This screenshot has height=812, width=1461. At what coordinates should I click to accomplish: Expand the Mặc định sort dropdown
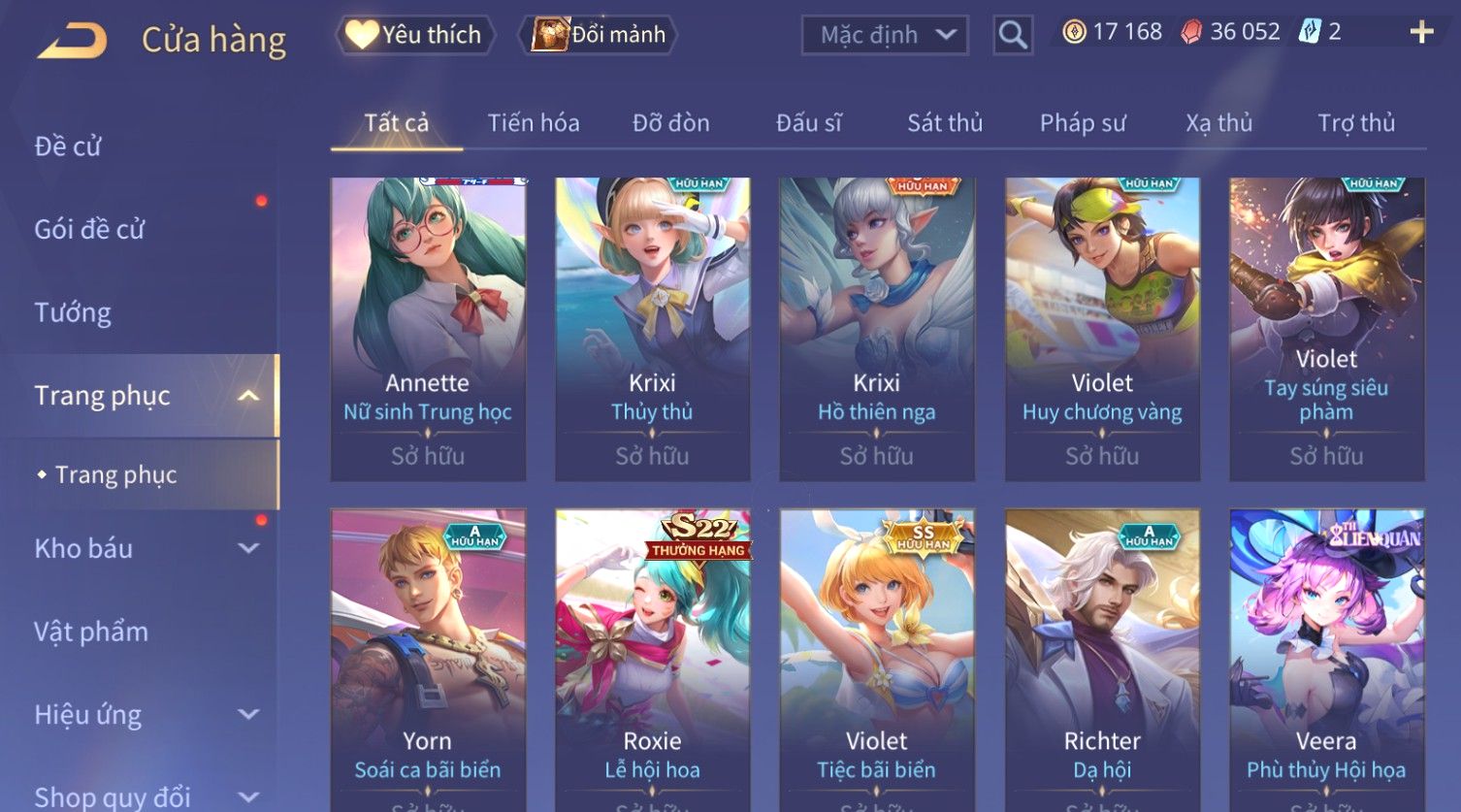point(885,36)
